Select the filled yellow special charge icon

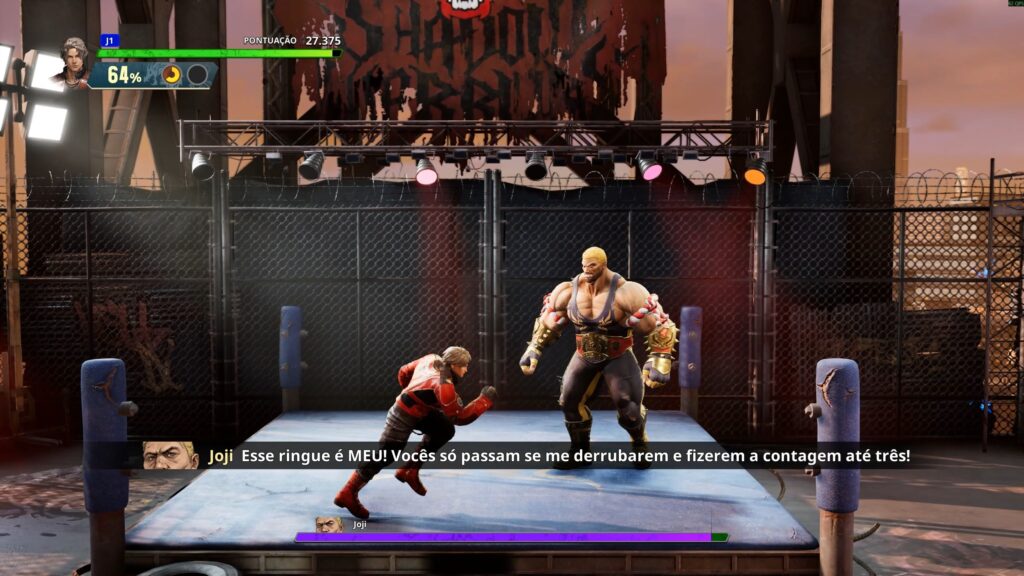click(x=172, y=75)
